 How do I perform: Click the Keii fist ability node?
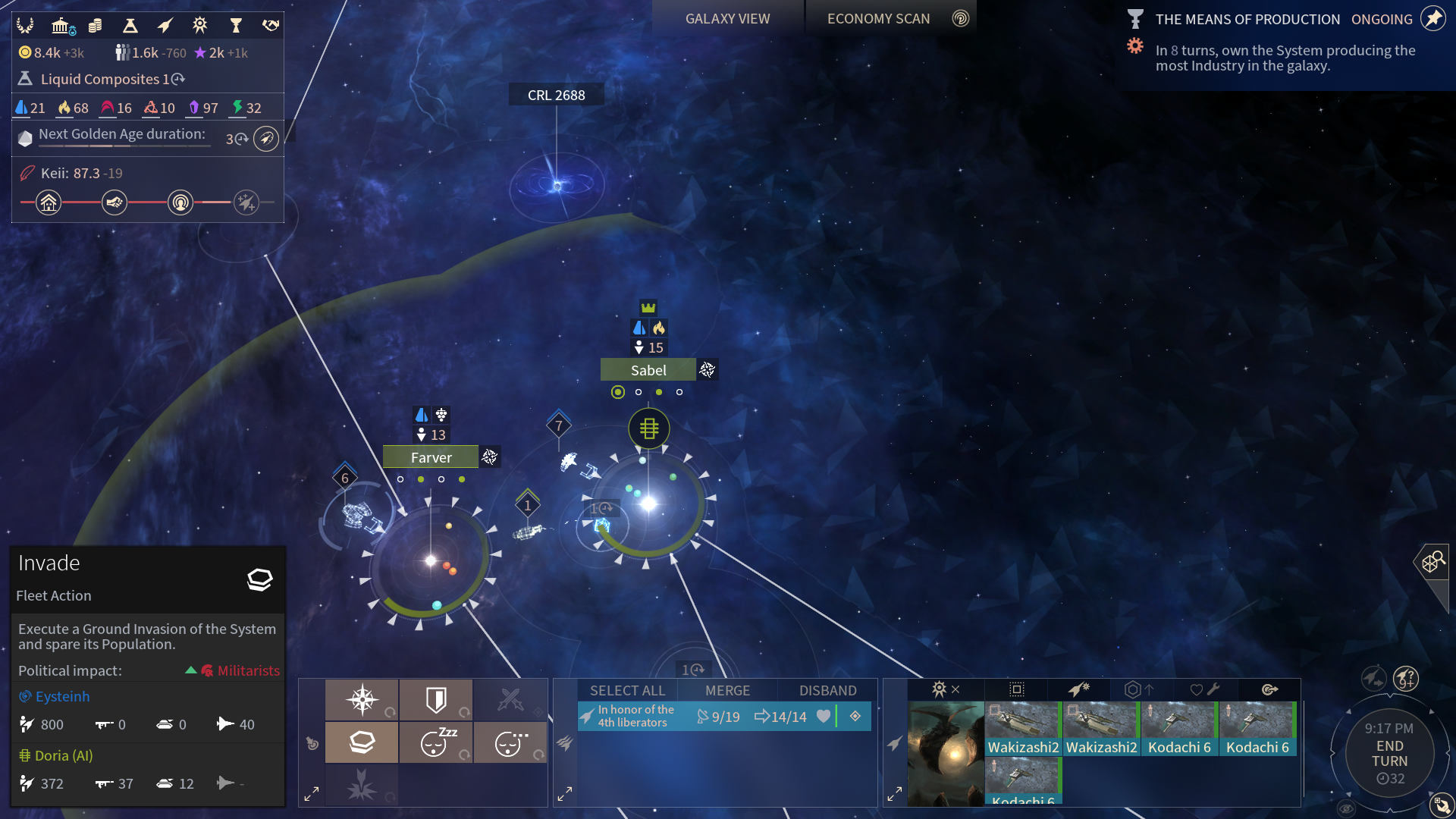[x=115, y=202]
